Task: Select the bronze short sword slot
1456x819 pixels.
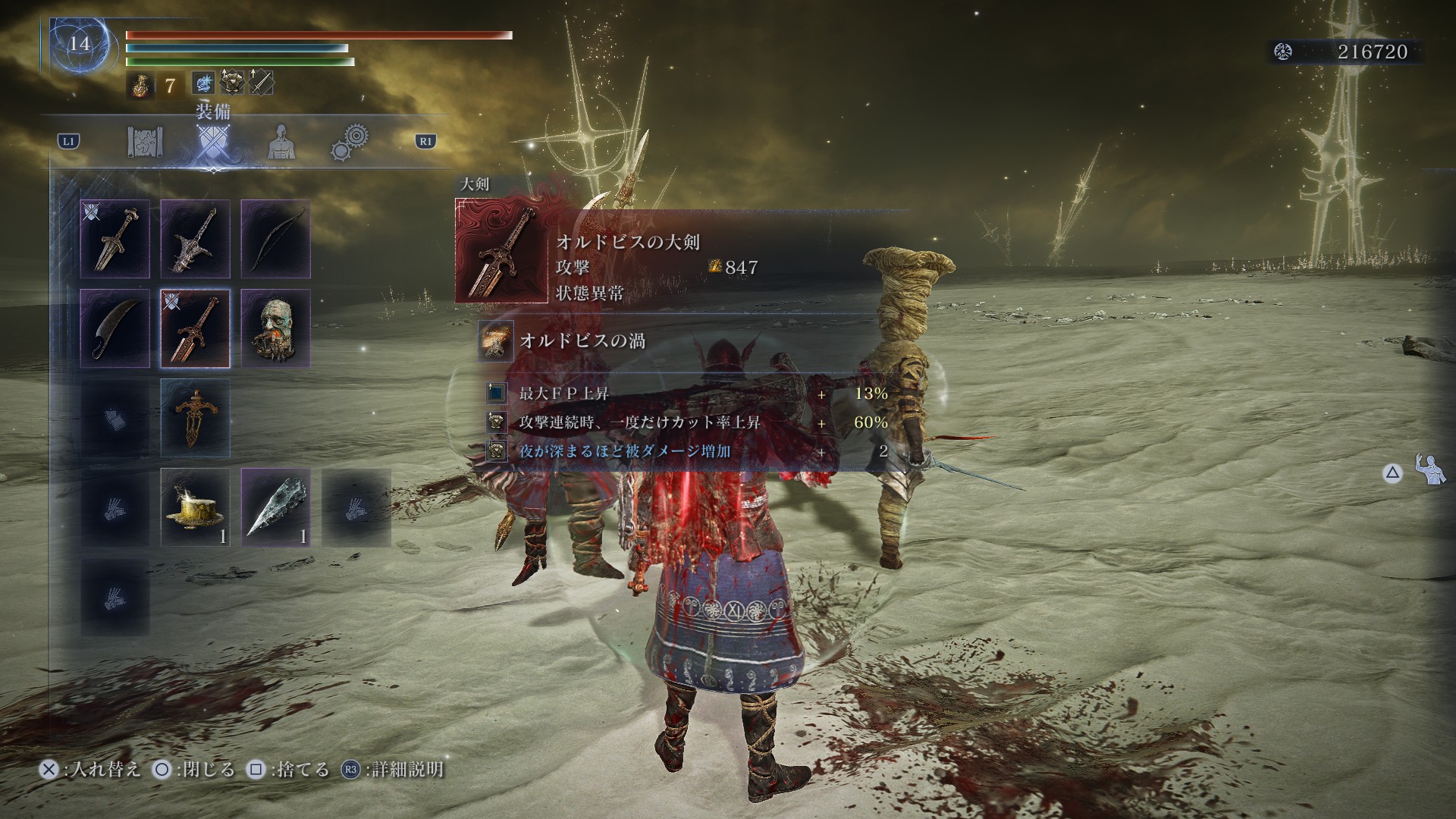Action: point(115,239)
